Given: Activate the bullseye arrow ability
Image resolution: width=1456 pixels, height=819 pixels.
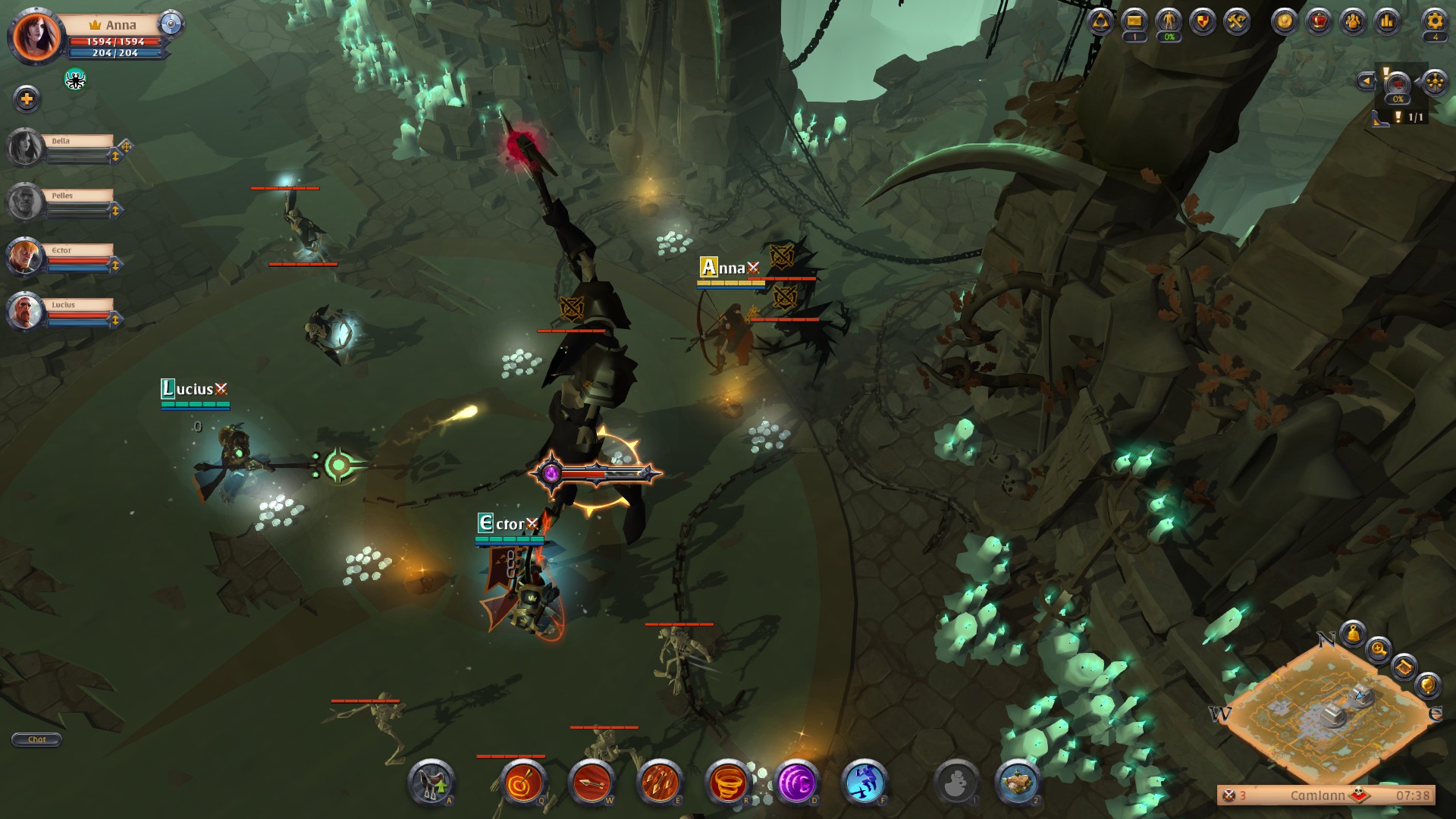Looking at the screenshot, I should (x=522, y=782).
